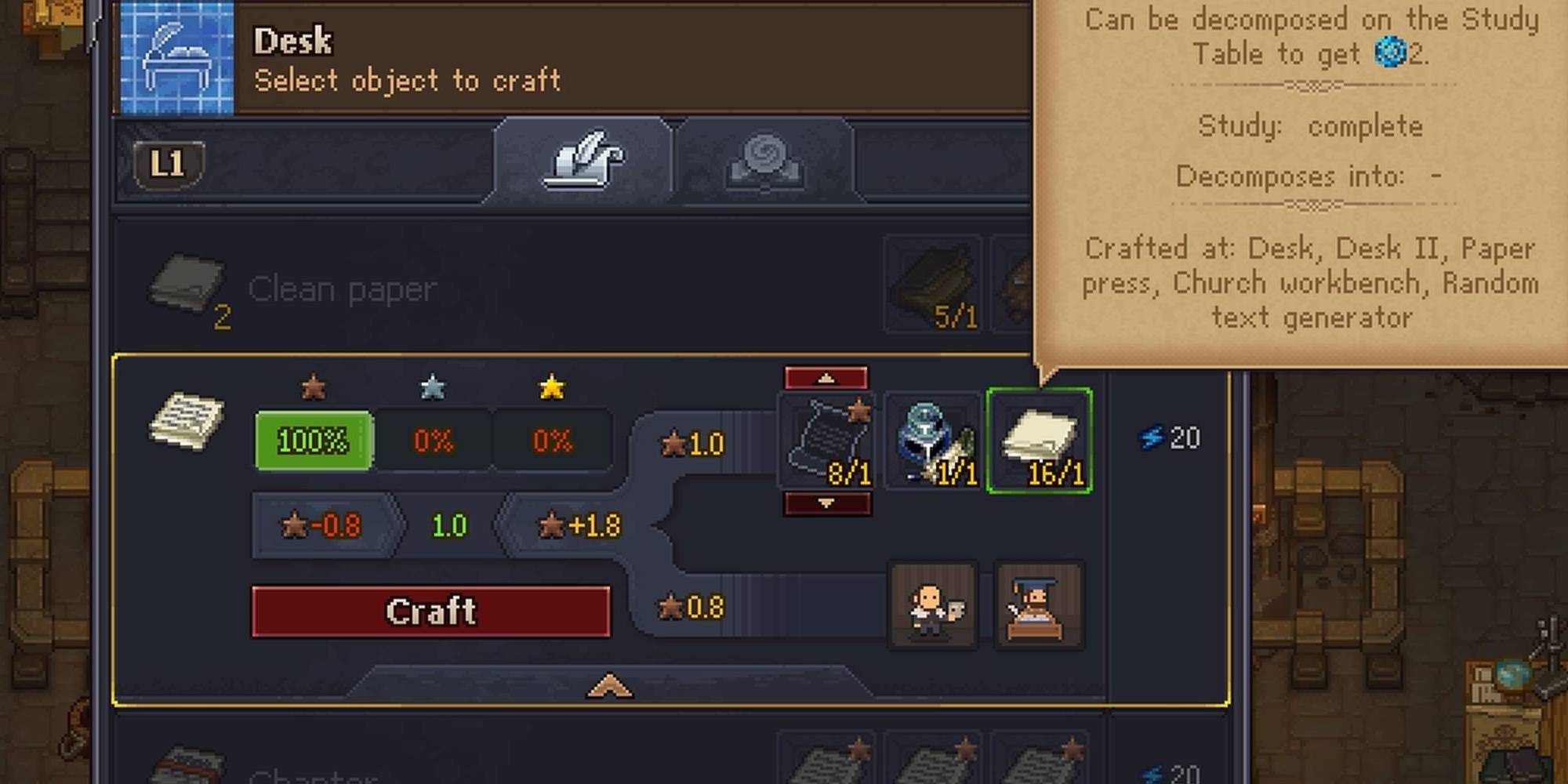Select the ink and quill ingredient slot
The height and width of the screenshot is (784, 1568).
click(933, 441)
